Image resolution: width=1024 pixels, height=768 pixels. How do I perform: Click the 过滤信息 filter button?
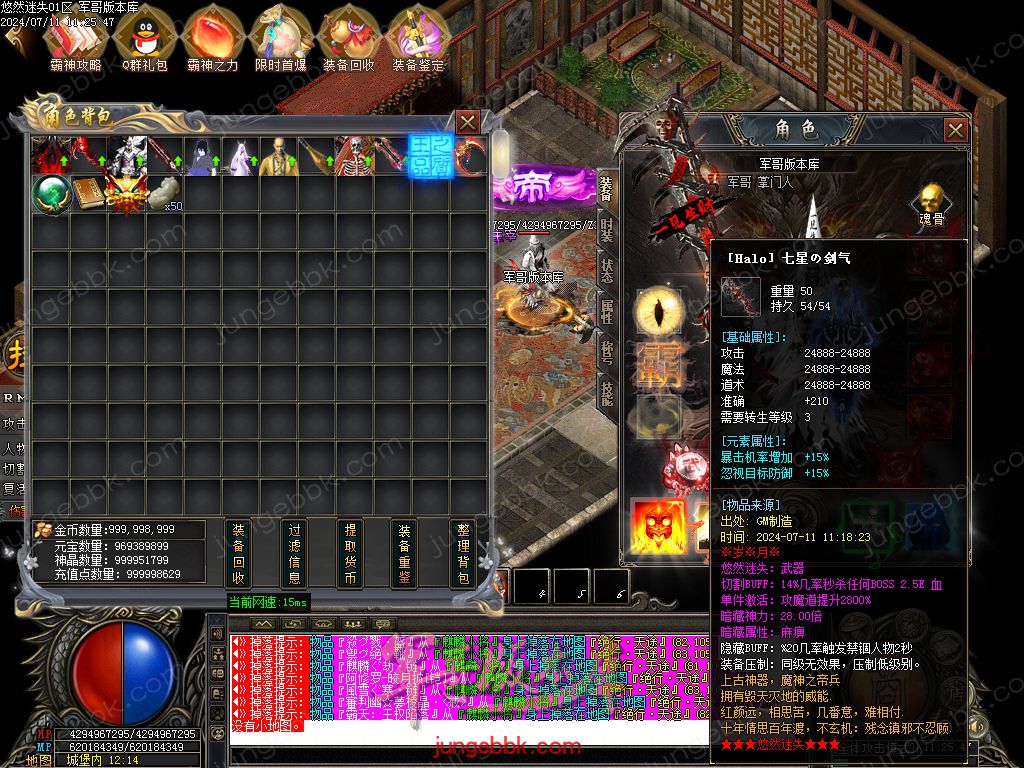pos(294,553)
